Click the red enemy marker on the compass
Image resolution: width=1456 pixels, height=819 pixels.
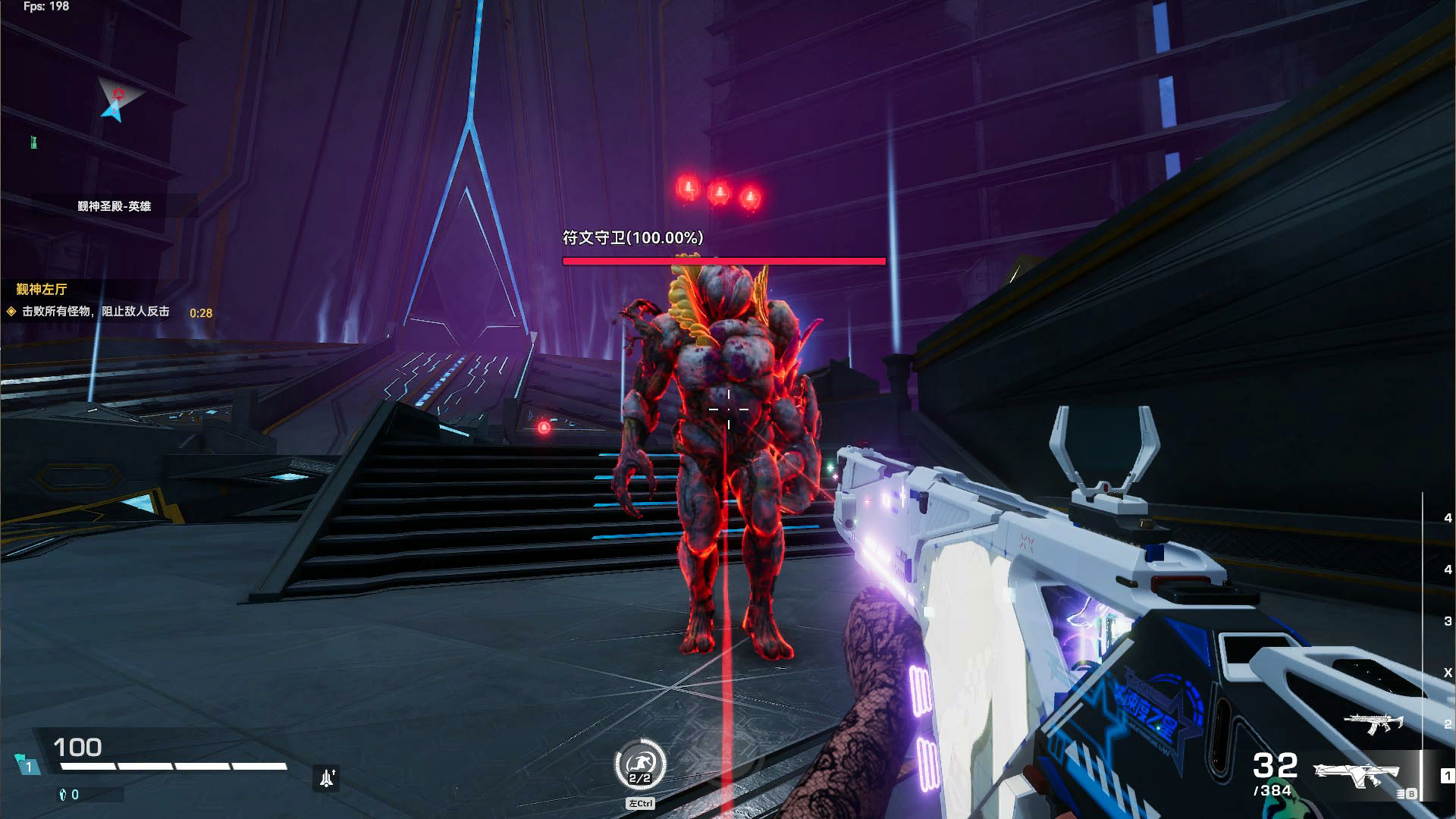pos(119,93)
